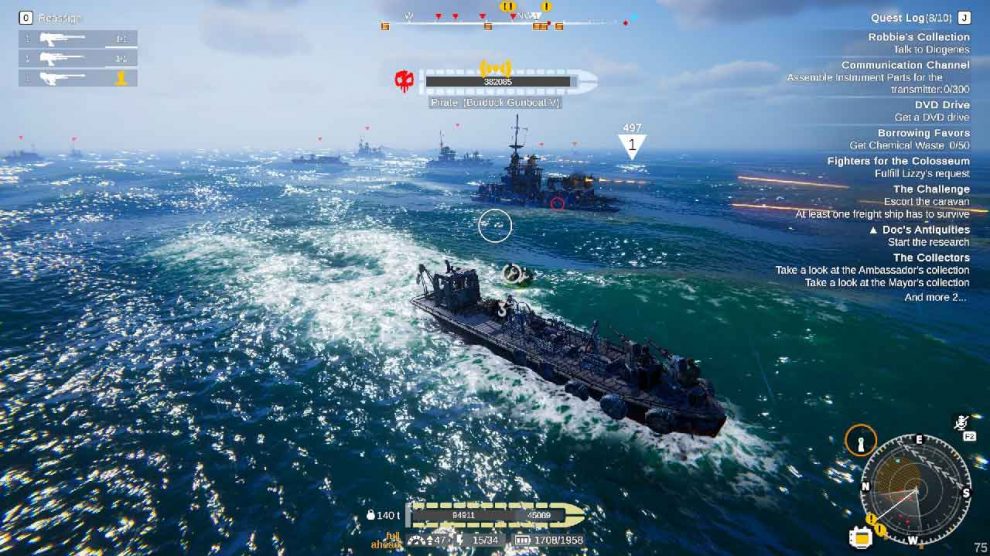This screenshot has width=990, height=556.
Task: Click the orange-ringed lighthouse marker icon
Action: point(860,440)
